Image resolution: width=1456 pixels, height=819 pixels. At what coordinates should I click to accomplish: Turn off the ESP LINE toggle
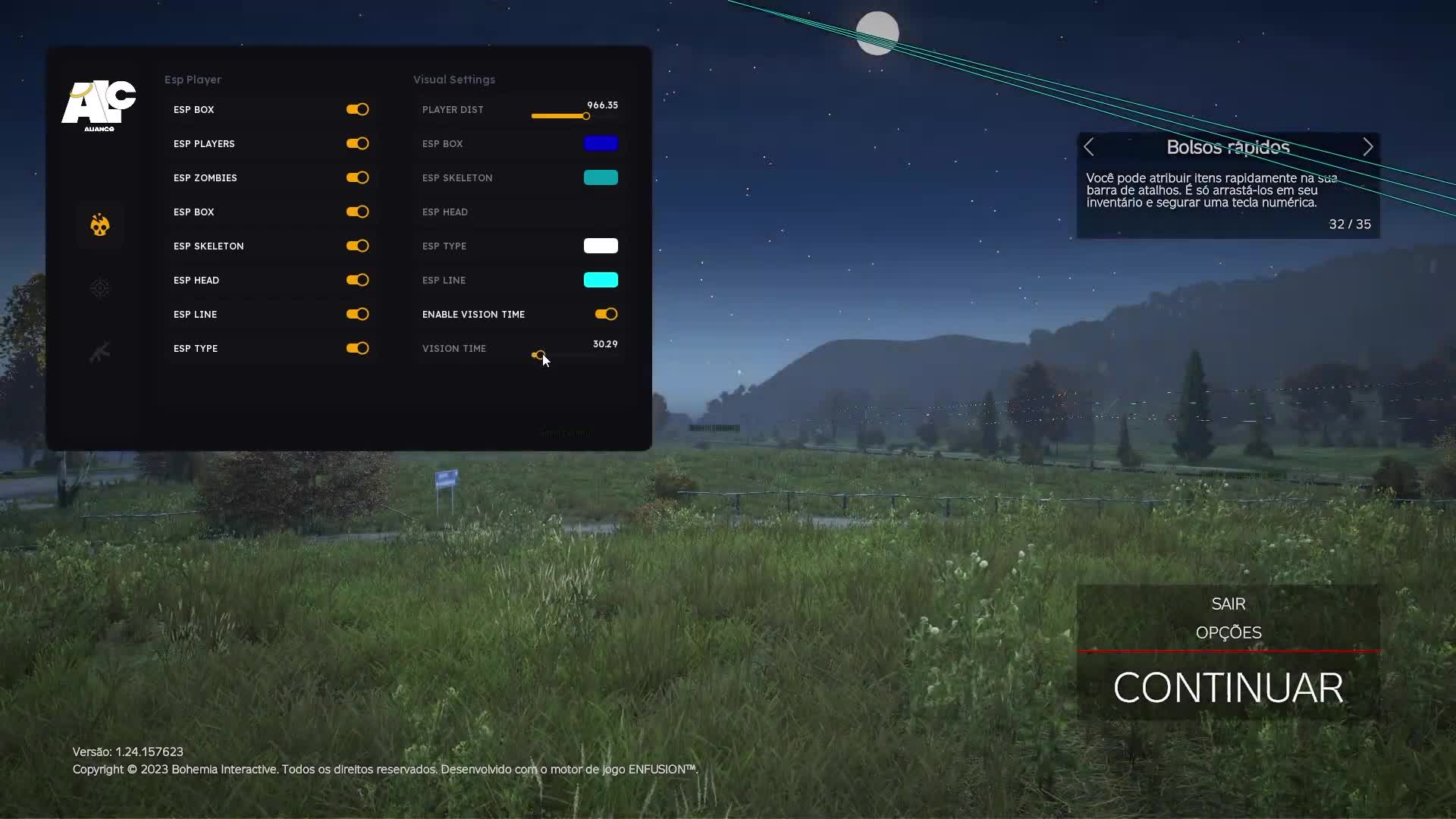357,314
